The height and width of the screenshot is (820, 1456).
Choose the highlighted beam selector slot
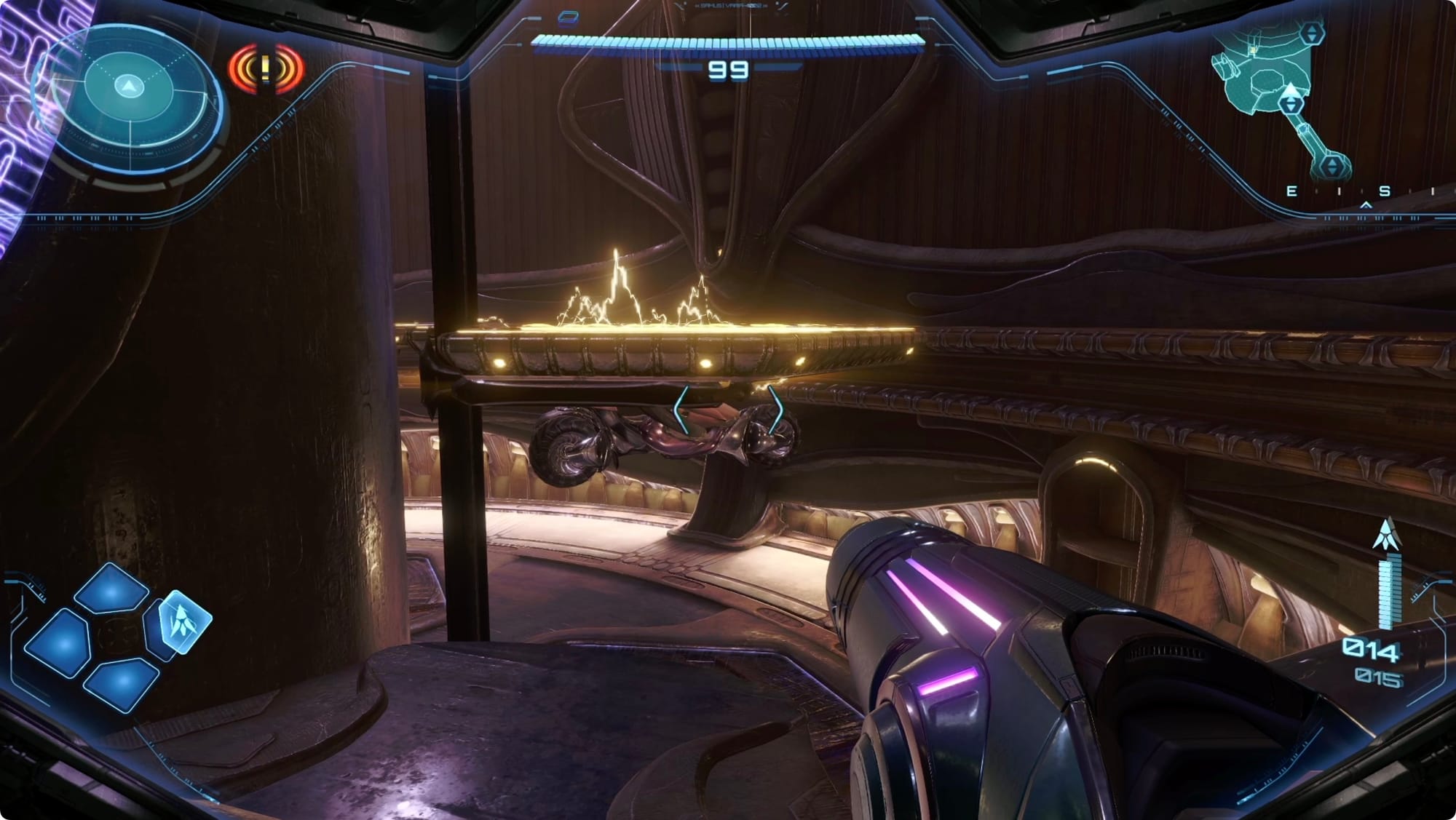[x=183, y=621]
